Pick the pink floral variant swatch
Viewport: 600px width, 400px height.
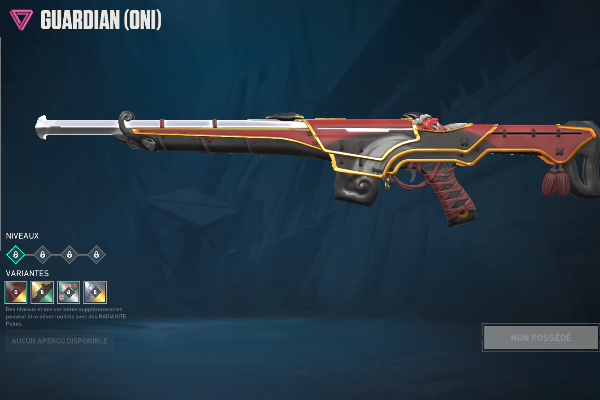pyautogui.click(x=69, y=292)
